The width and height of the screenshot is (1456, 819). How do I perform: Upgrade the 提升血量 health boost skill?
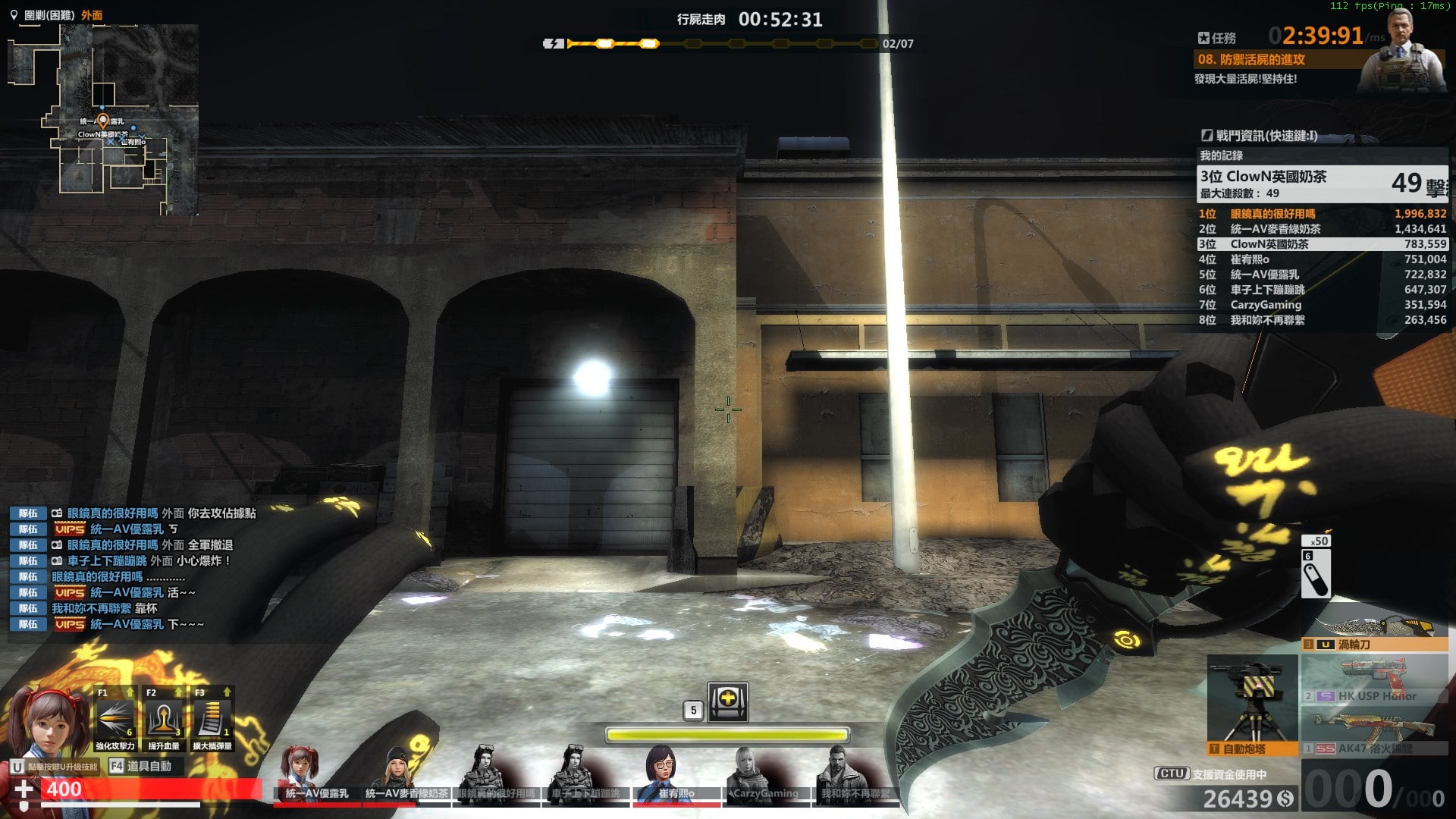[163, 718]
